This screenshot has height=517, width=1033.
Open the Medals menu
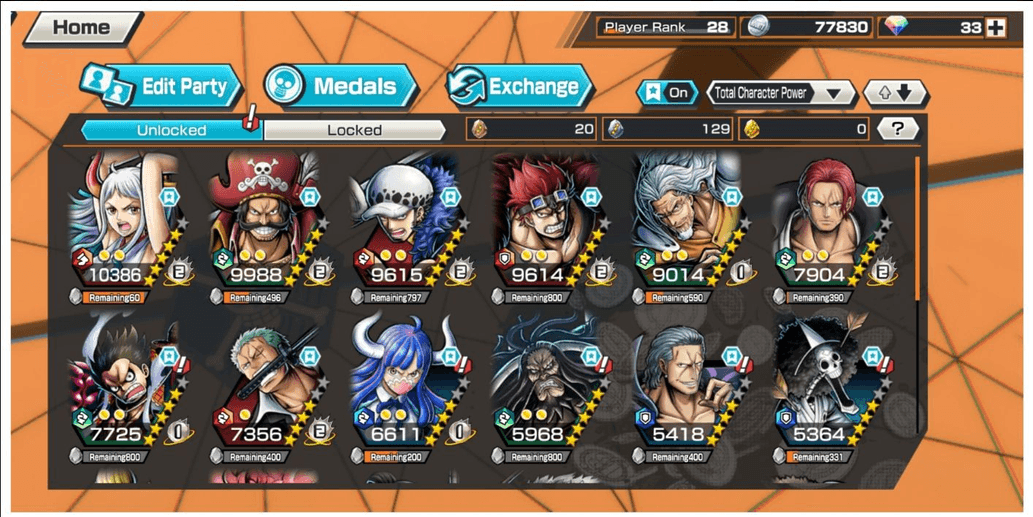341,86
